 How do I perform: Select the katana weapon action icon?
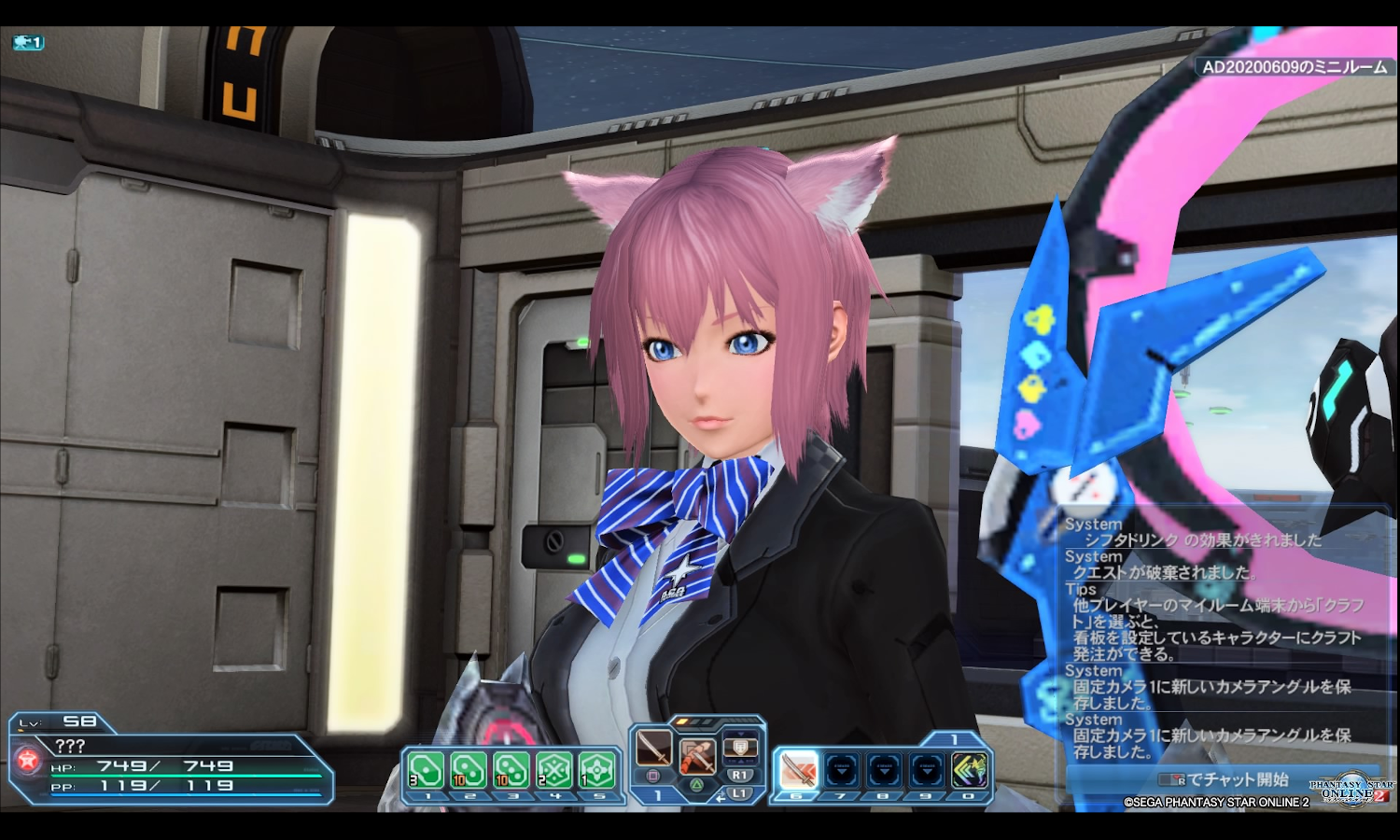click(653, 748)
